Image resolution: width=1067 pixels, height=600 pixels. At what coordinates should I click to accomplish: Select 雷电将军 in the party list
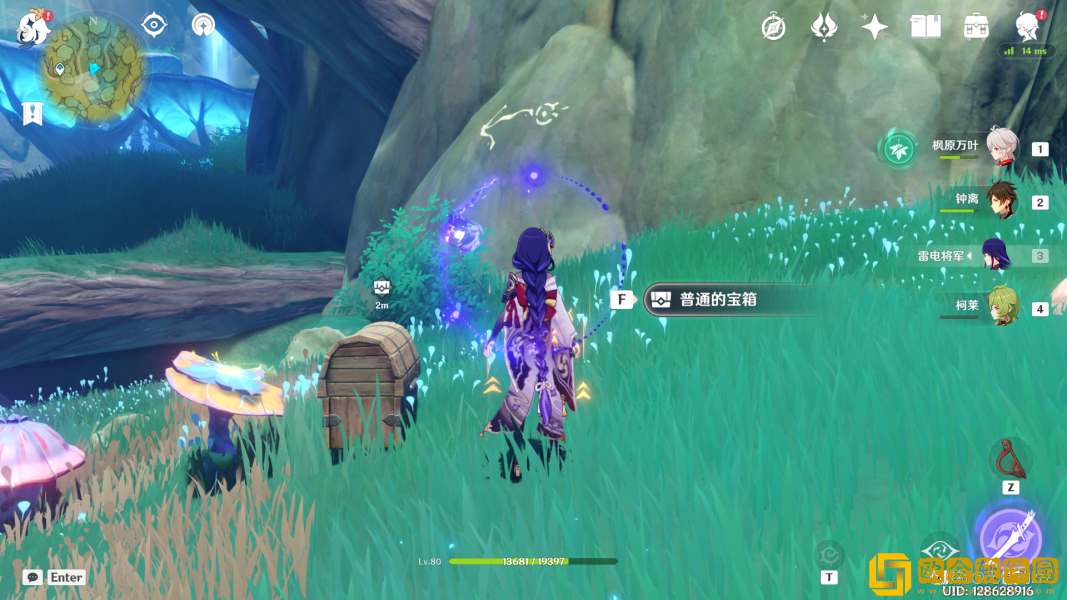[996, 255]
